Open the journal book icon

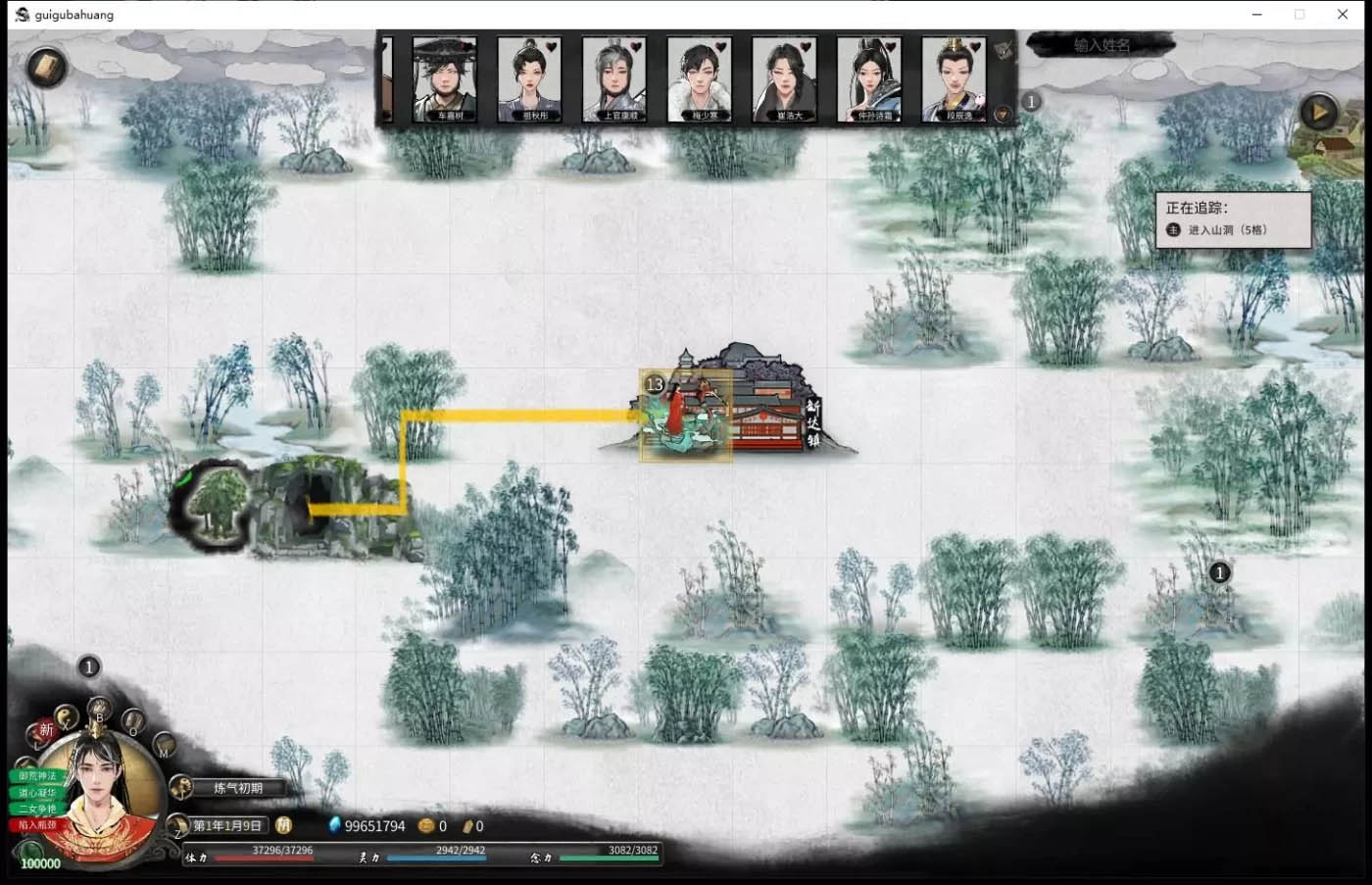45,67
